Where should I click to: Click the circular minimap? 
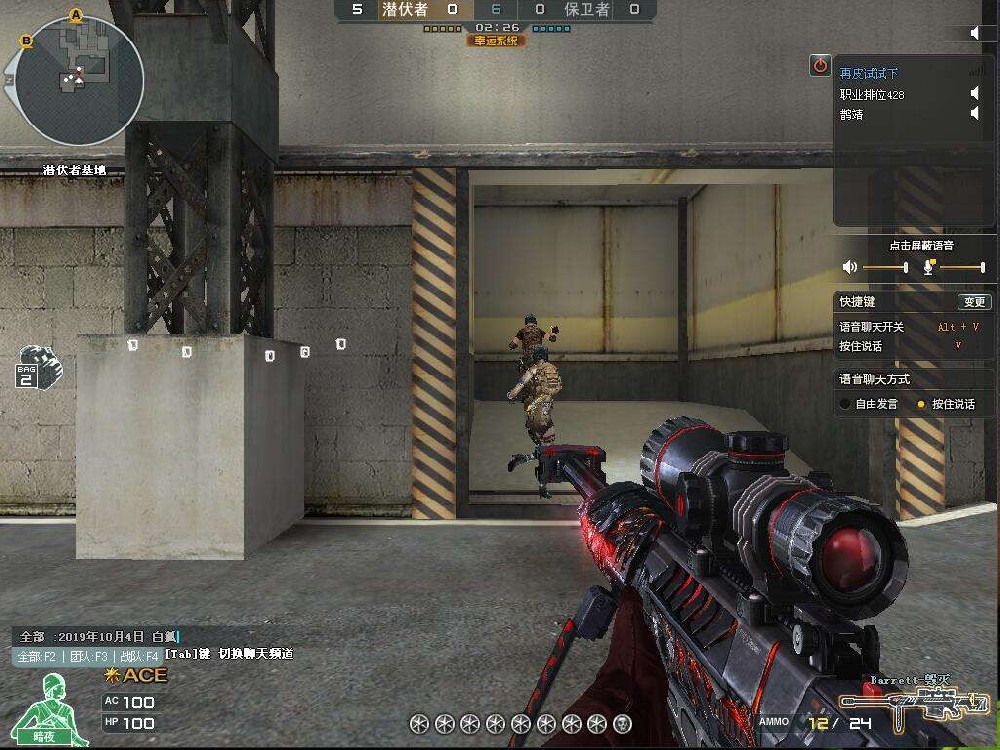coord(78,78)
